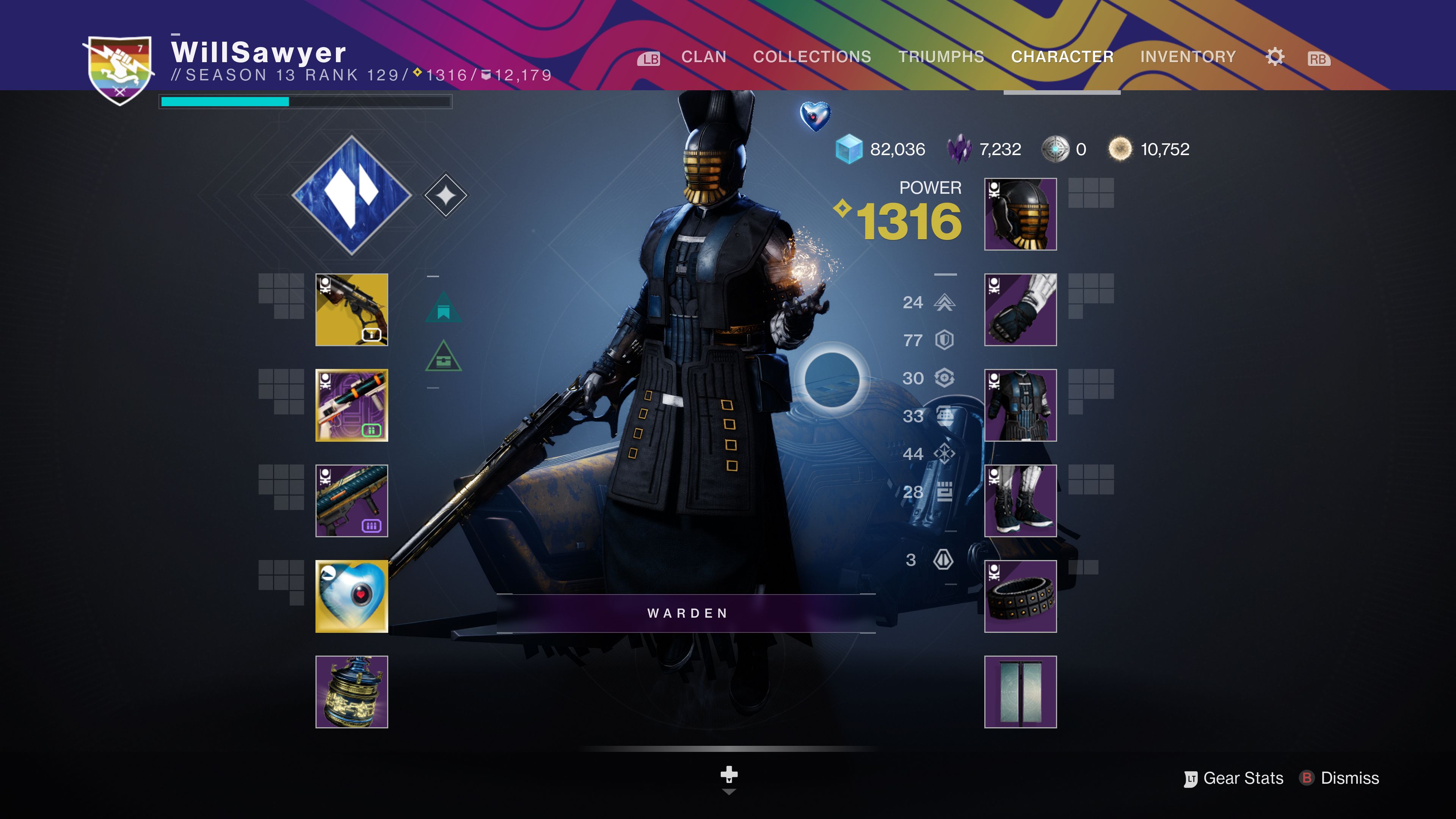Open the kinetic weapon slot
Image resolution: width=1456 pixels, height=819 pixels.
coord(351,310)
